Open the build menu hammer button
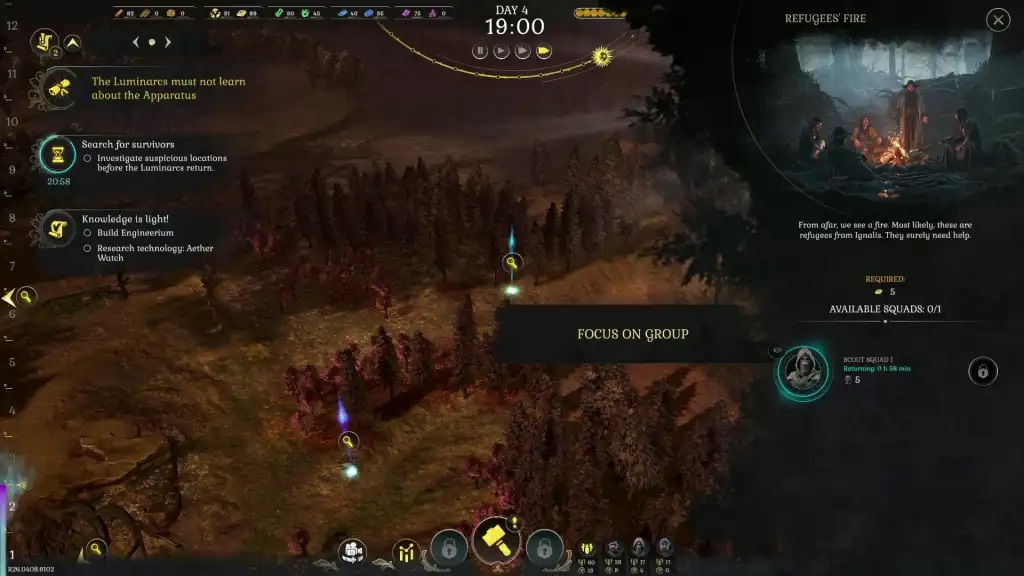 [496, 542]
